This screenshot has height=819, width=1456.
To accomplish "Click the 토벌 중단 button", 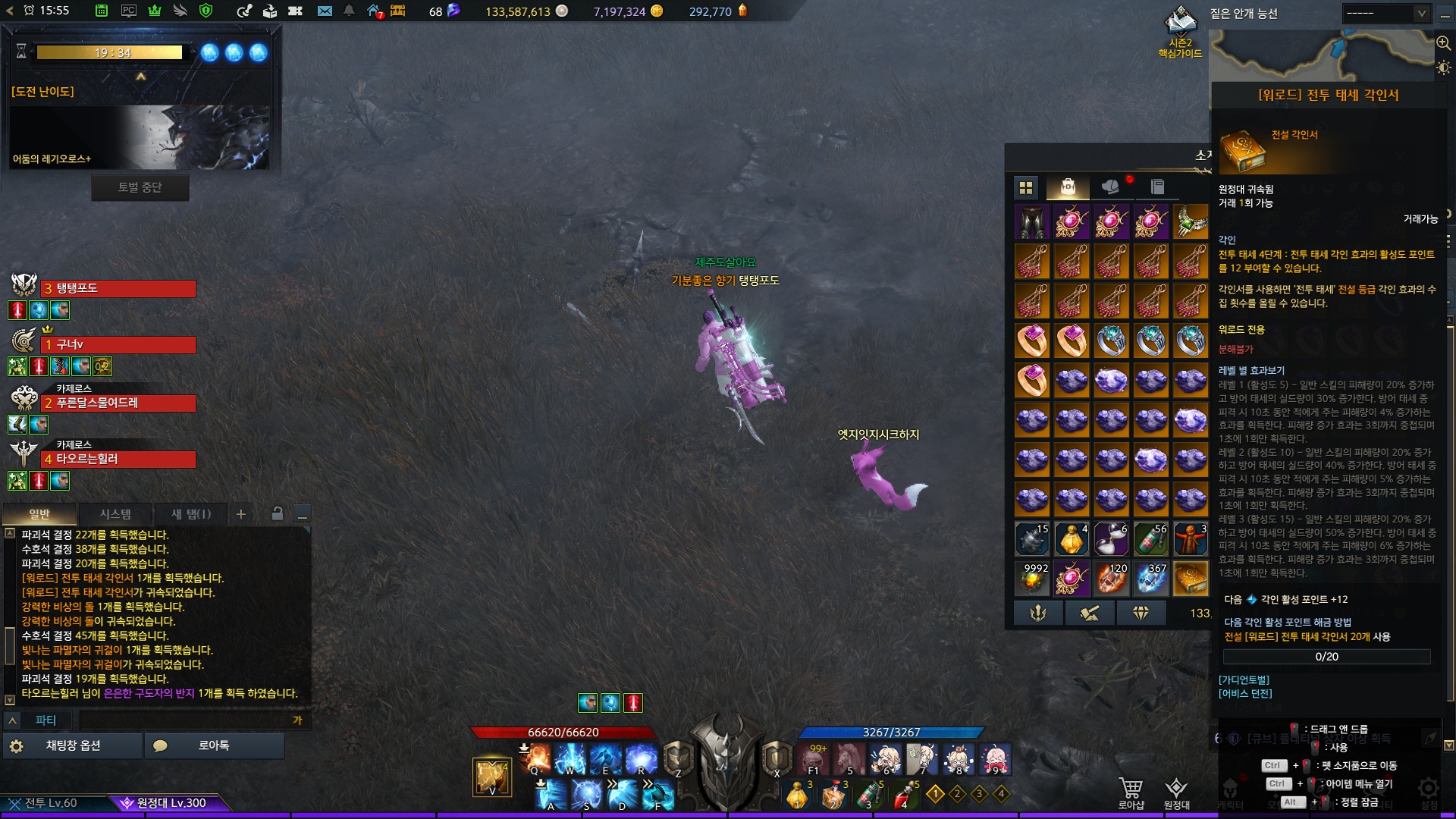I will [140, 187].
